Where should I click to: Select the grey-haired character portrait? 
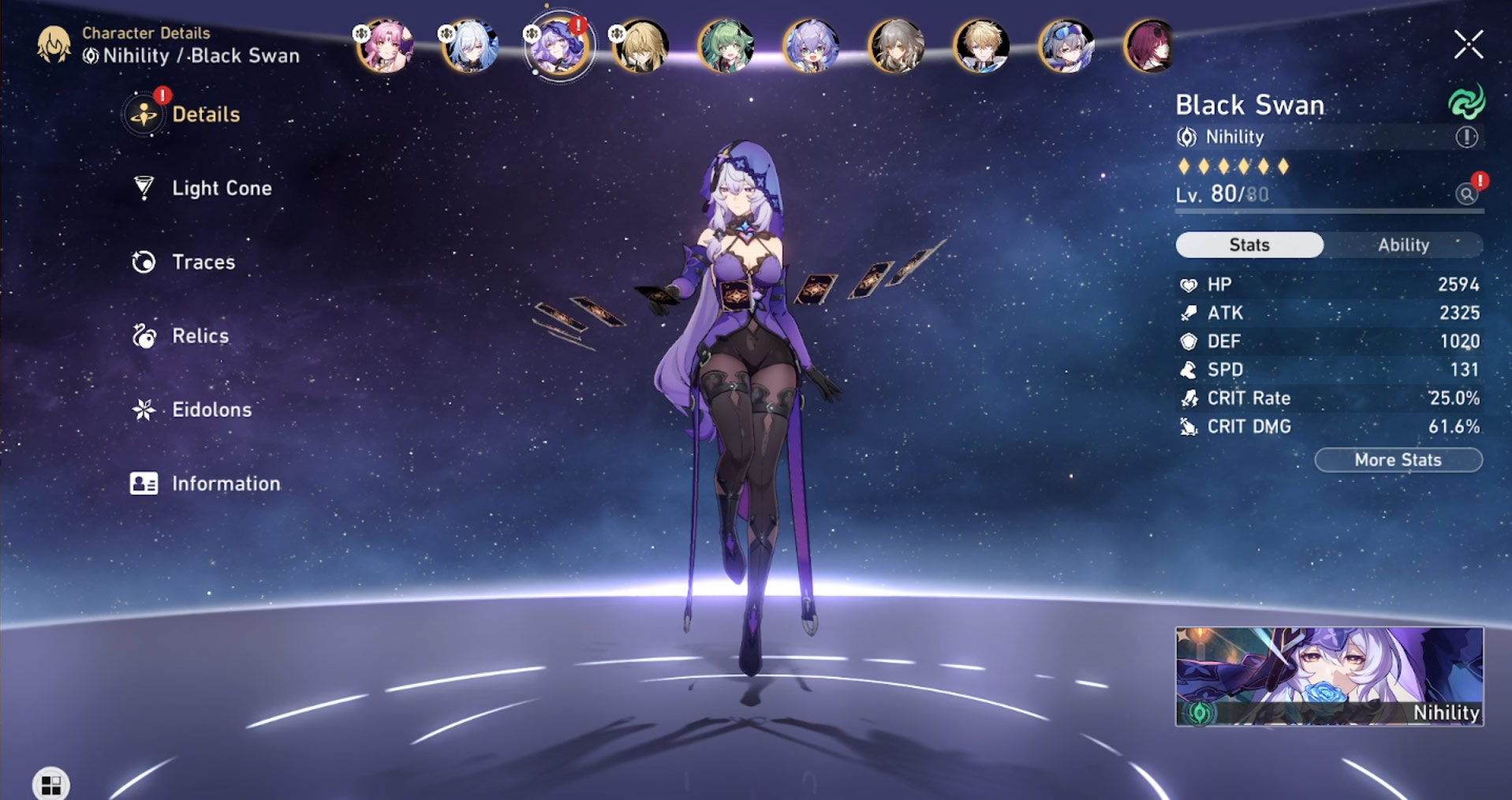click(x=896, y=46)
